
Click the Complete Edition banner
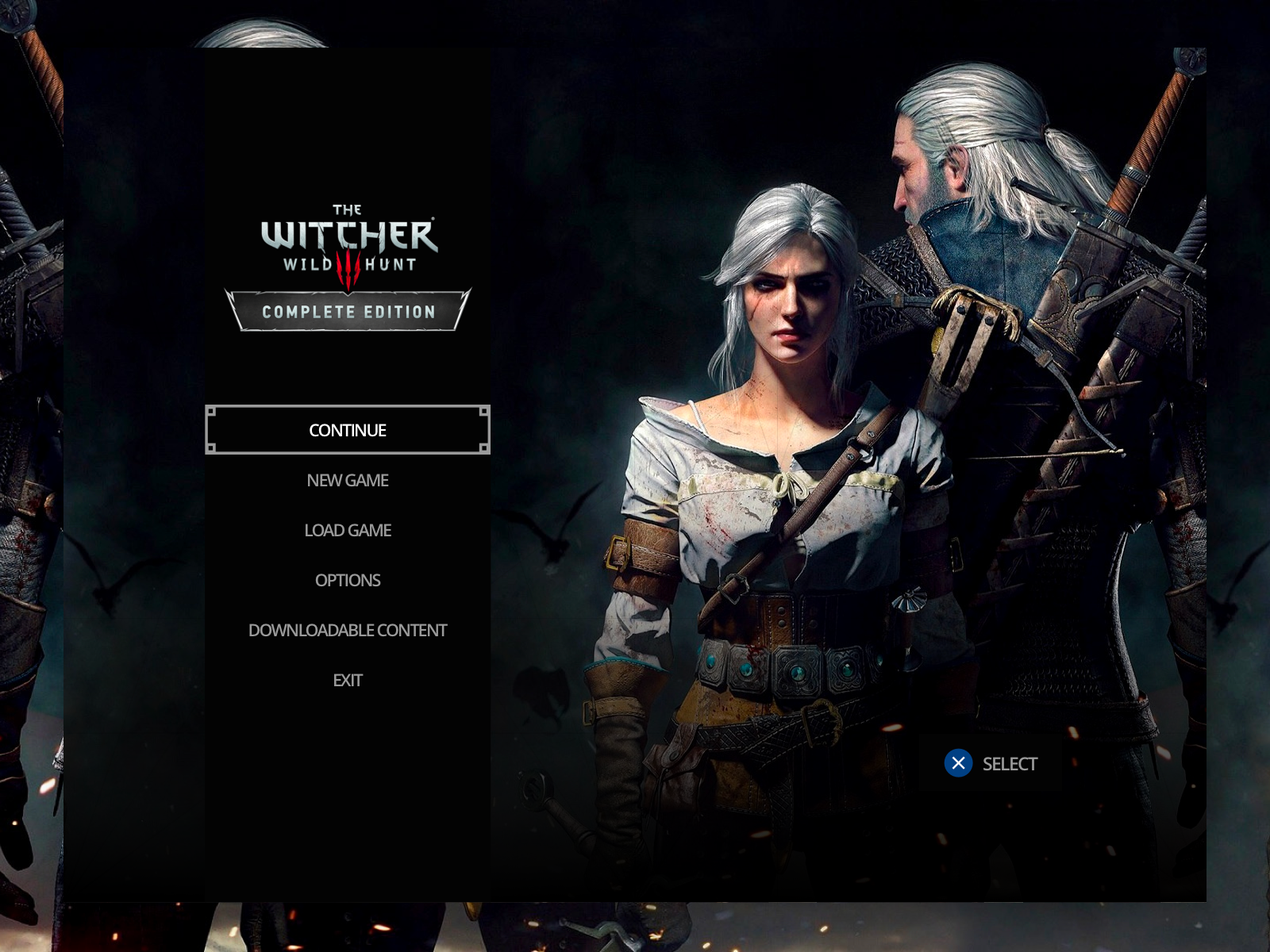point(347,312)
